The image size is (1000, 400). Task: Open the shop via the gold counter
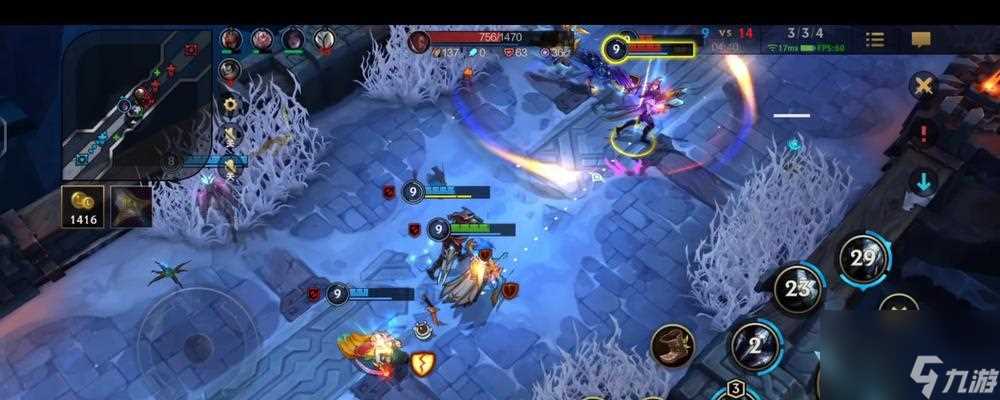point(84,205)
